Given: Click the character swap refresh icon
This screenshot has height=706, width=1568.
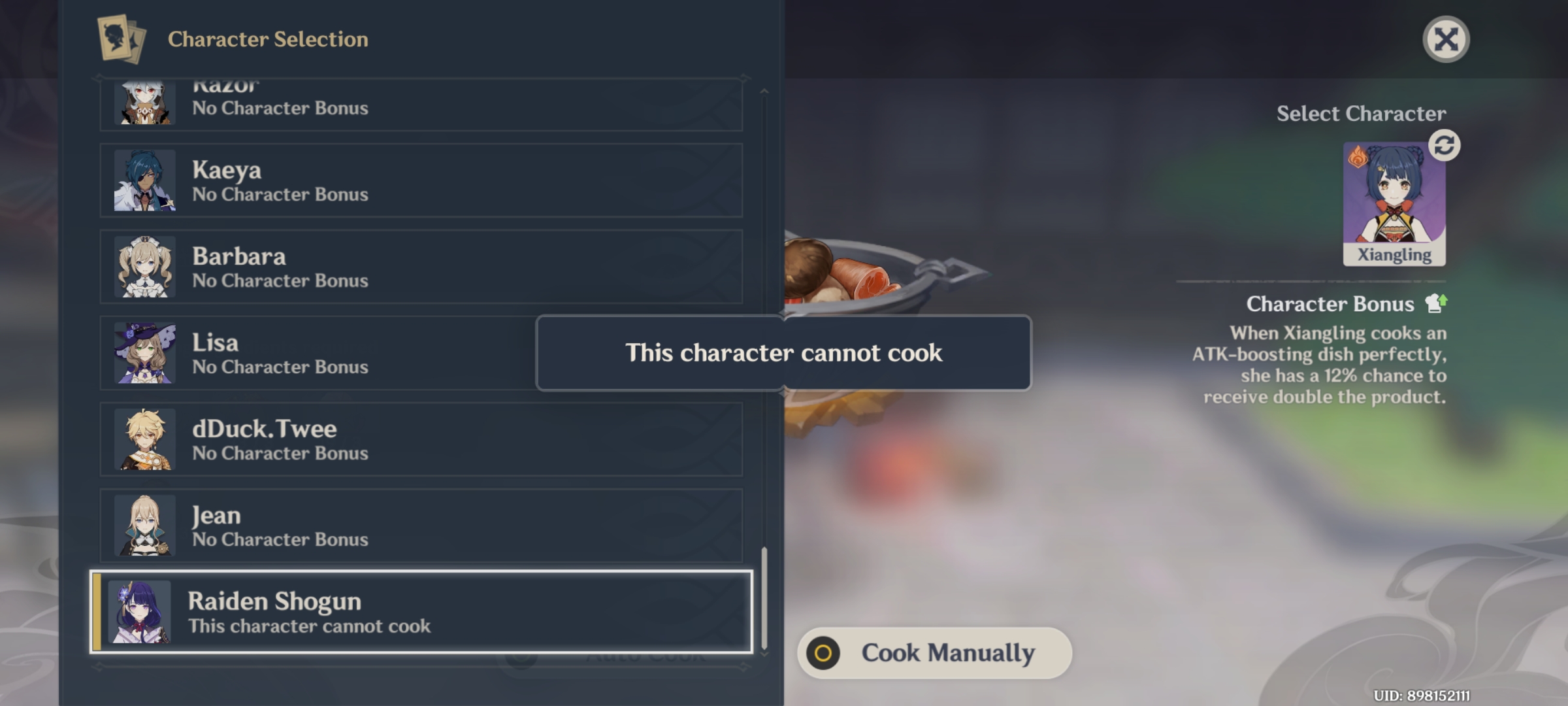Looking at the screenshot, I should tap(1444, 146).
